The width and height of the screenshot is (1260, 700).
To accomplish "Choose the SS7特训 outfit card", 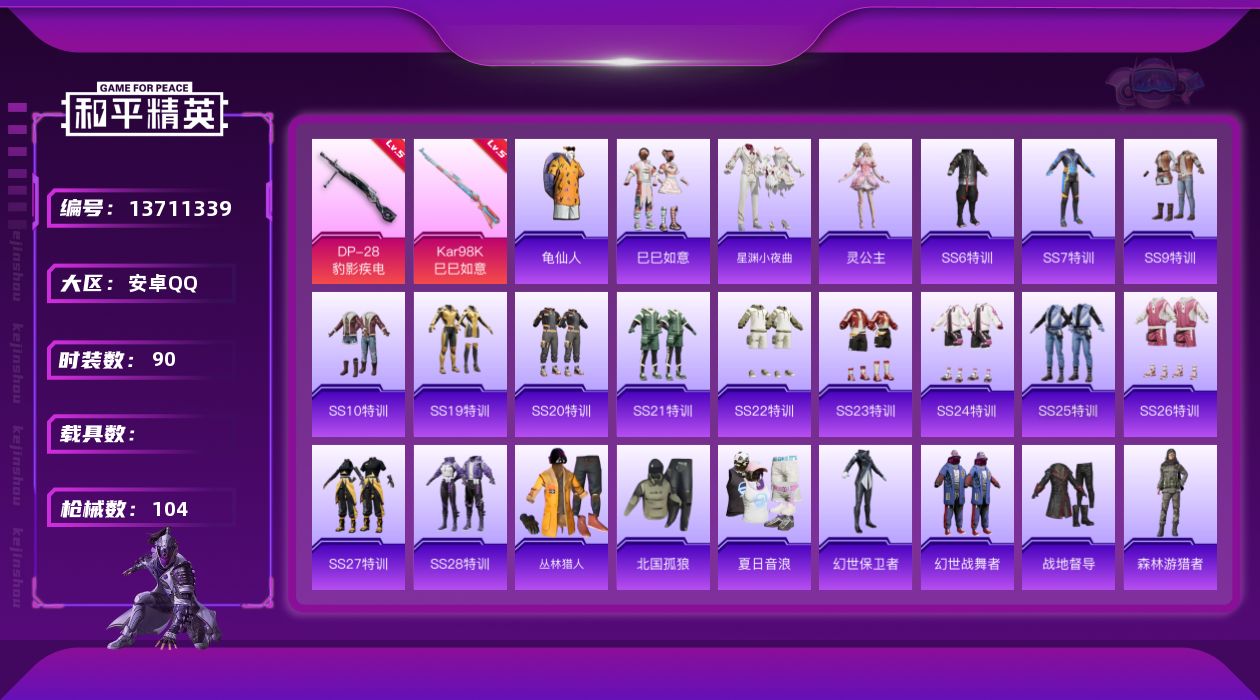I will point(1068,211).
